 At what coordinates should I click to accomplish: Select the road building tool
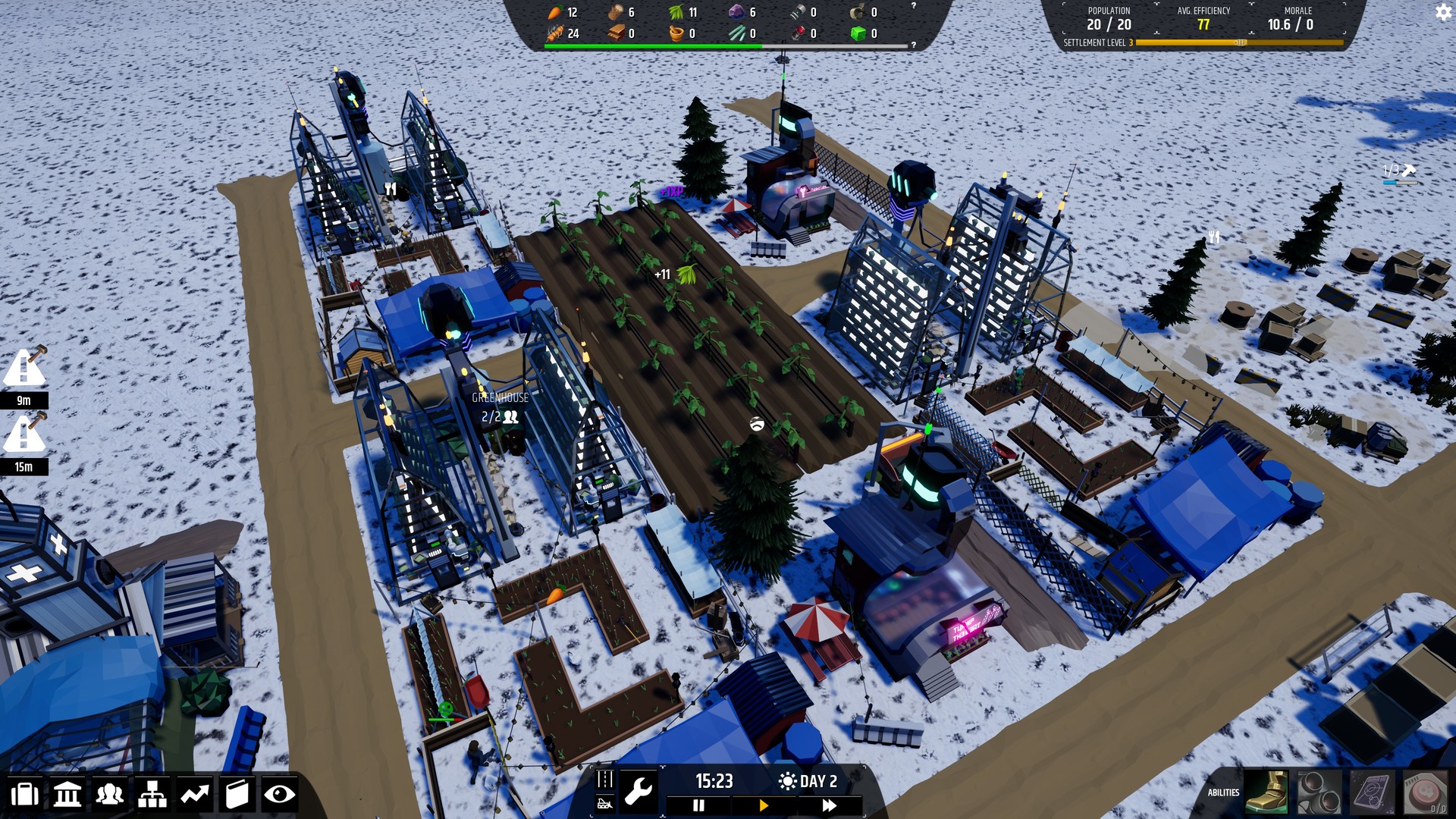pos(605,779)
